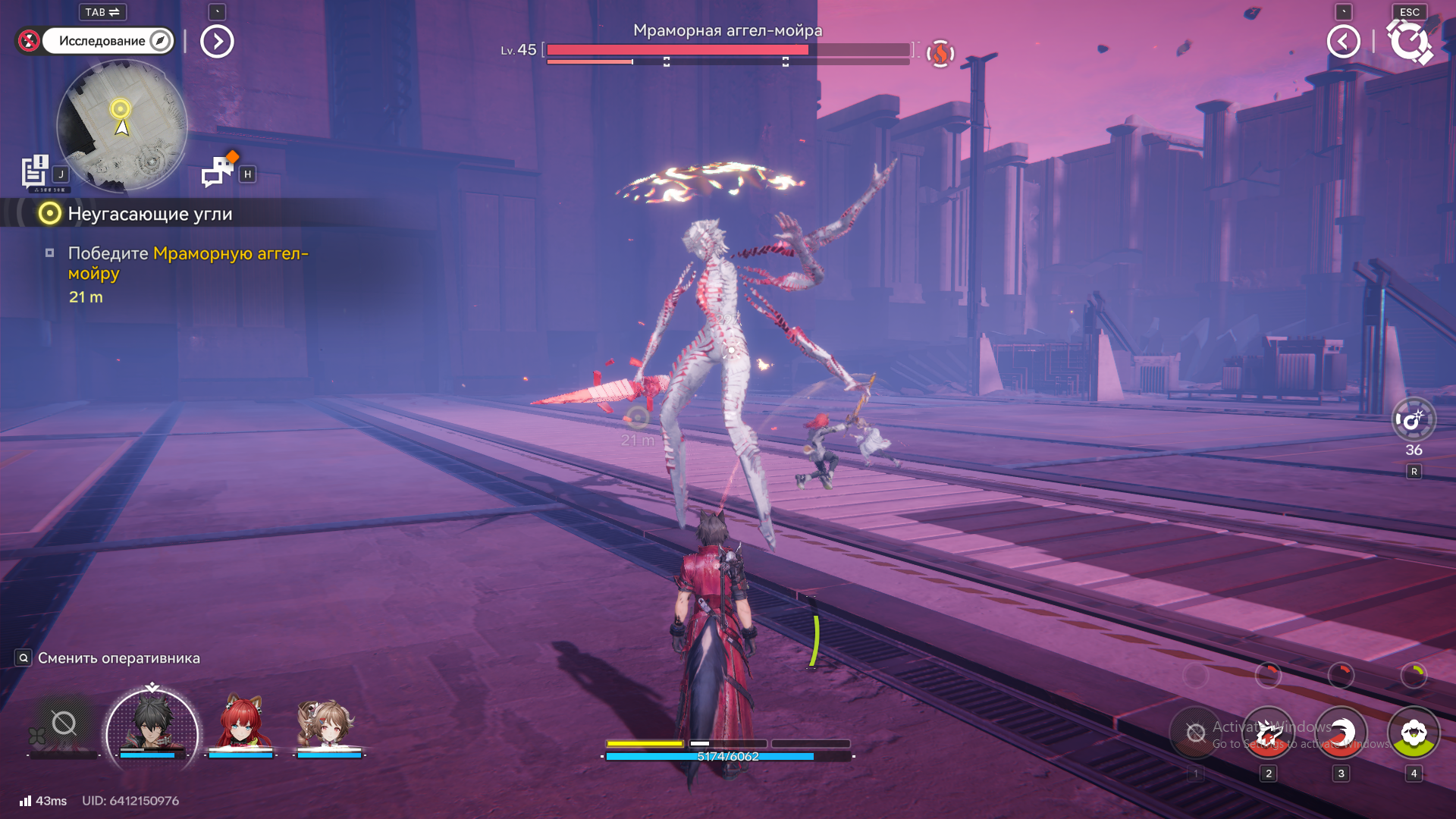Use the item icon showing 36

[x=1414, y=420]
